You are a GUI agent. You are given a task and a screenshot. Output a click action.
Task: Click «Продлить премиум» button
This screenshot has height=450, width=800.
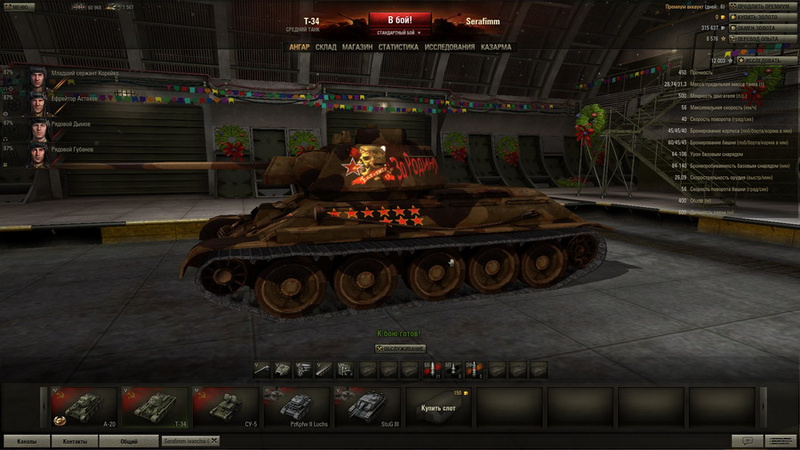point(762,6)
